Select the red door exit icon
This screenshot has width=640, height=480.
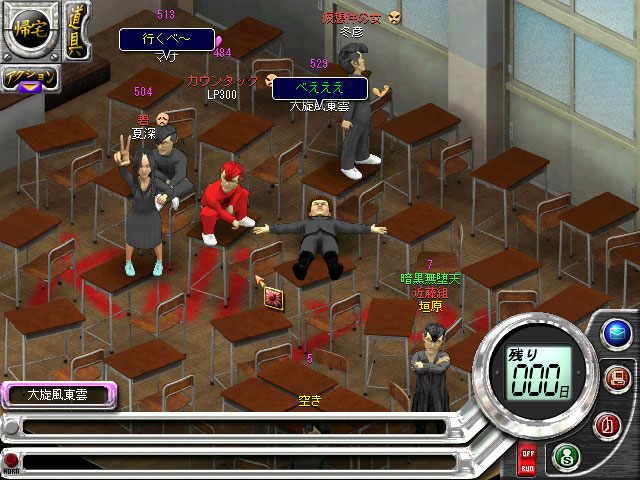point(608,424)
